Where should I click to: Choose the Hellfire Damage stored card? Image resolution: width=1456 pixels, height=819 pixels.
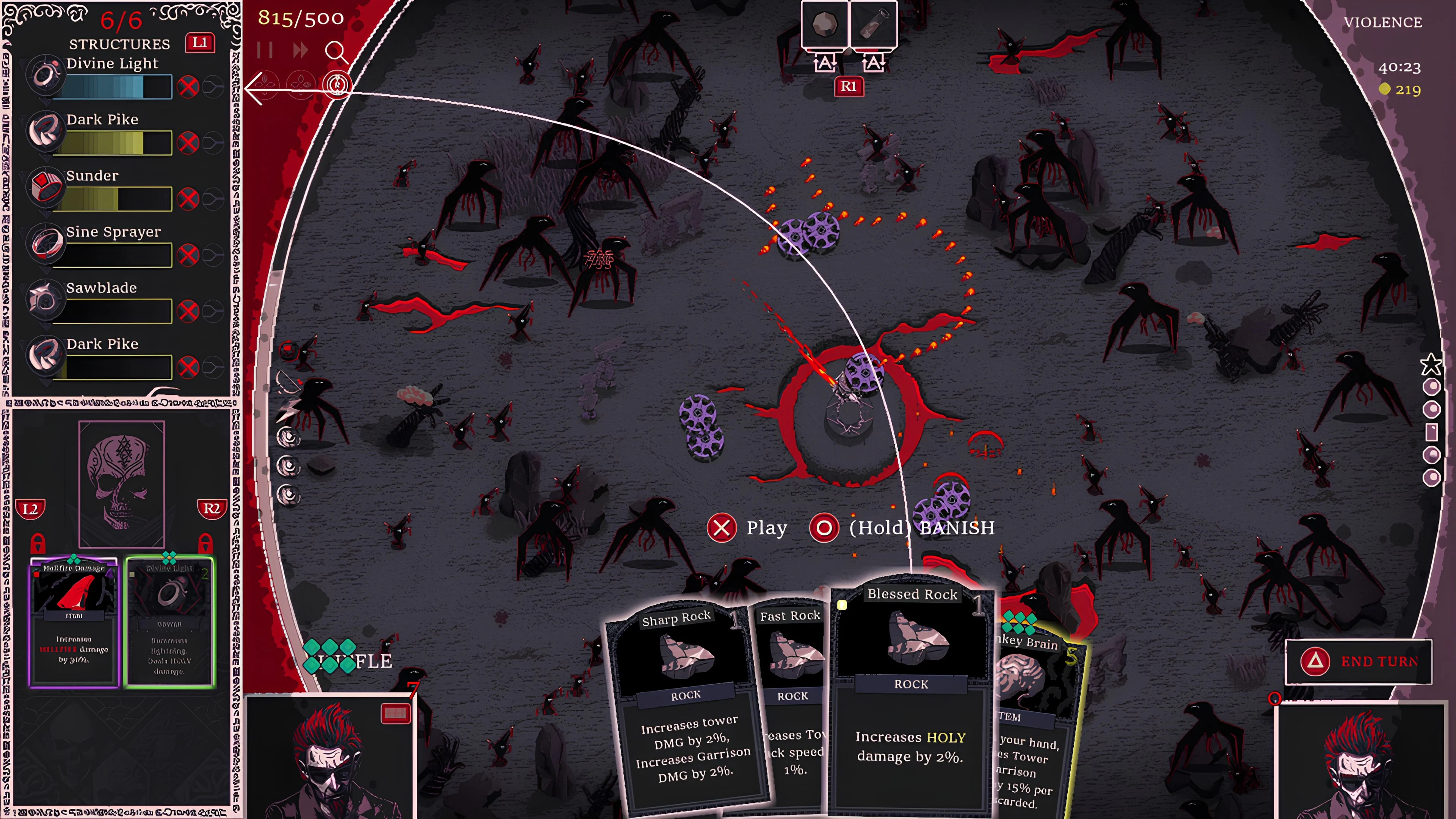click(74, 622)
